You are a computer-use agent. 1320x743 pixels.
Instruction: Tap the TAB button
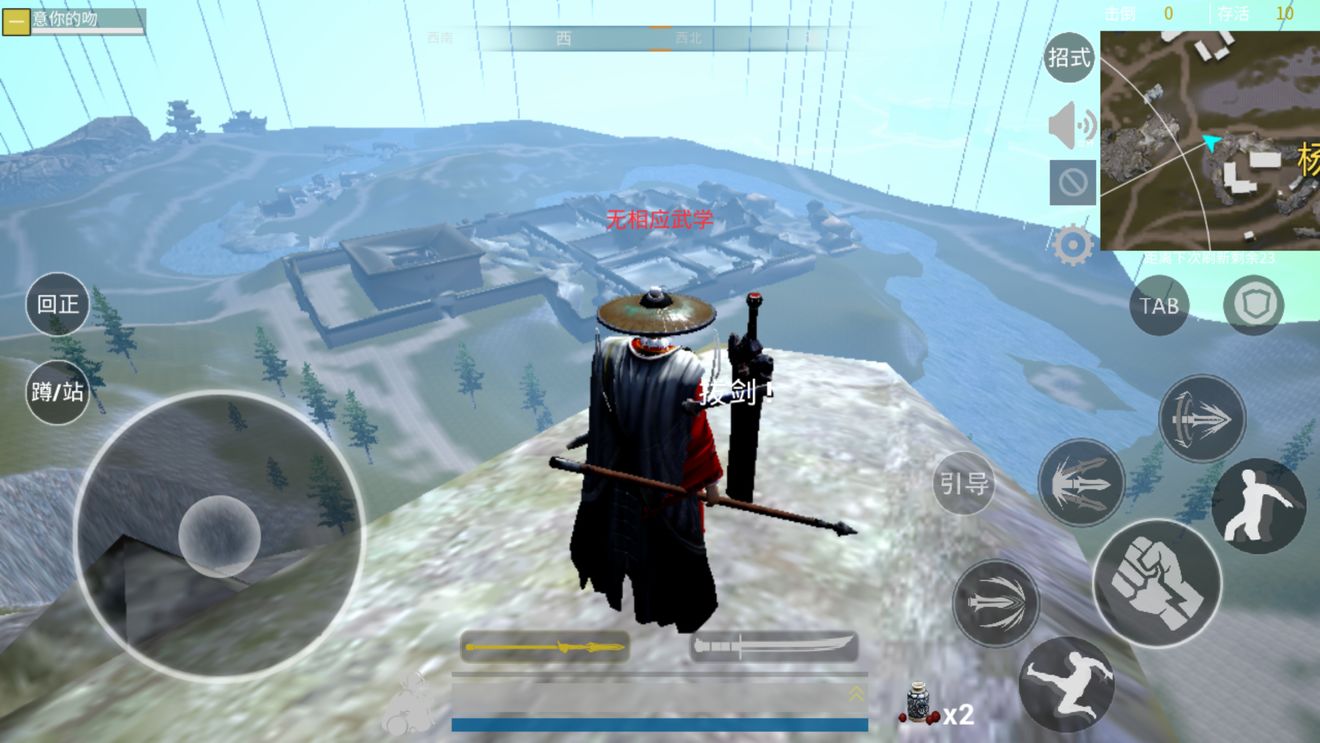pos(1159,305)
